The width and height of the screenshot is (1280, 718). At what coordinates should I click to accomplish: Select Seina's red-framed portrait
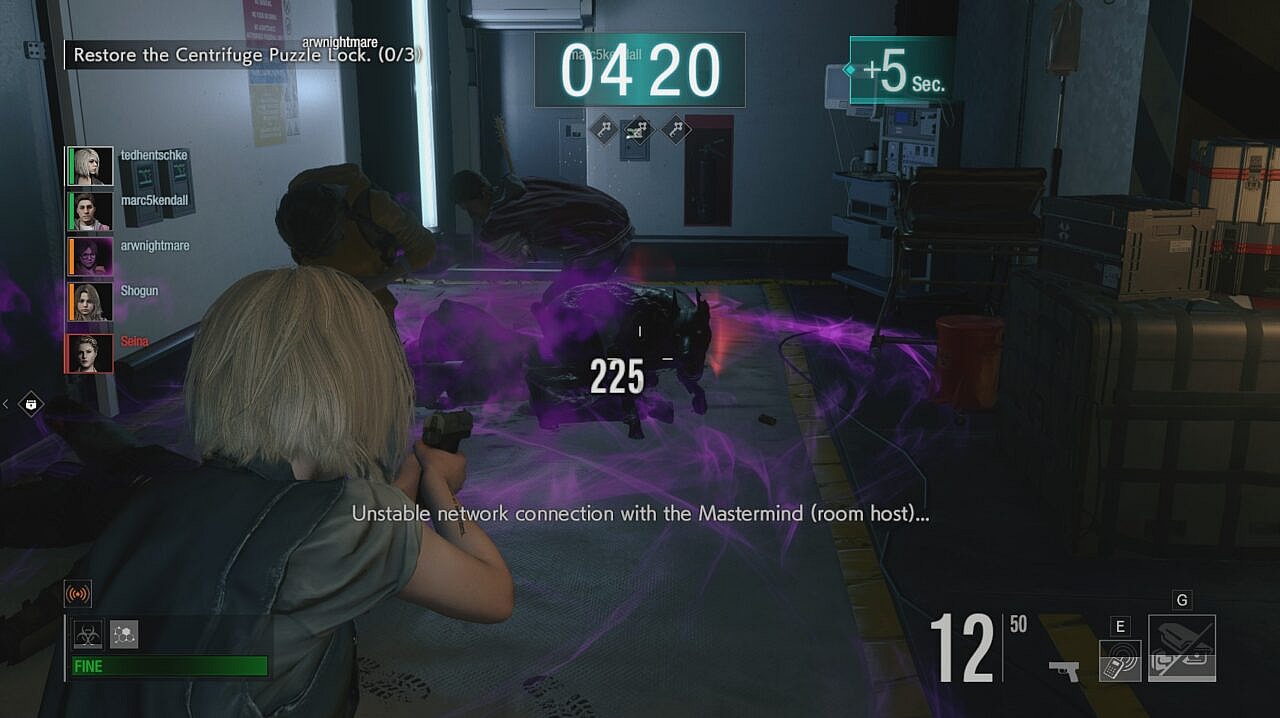(89, 352)
